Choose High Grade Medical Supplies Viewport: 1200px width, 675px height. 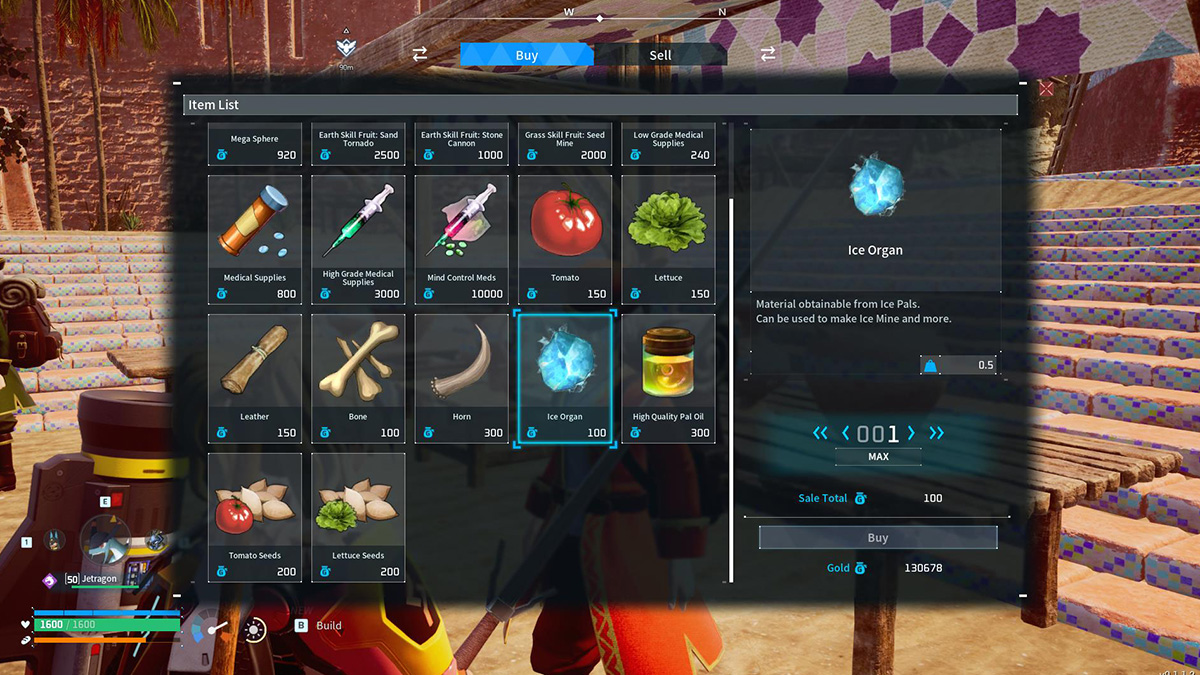pyautogui.click(x=358, y=239)
